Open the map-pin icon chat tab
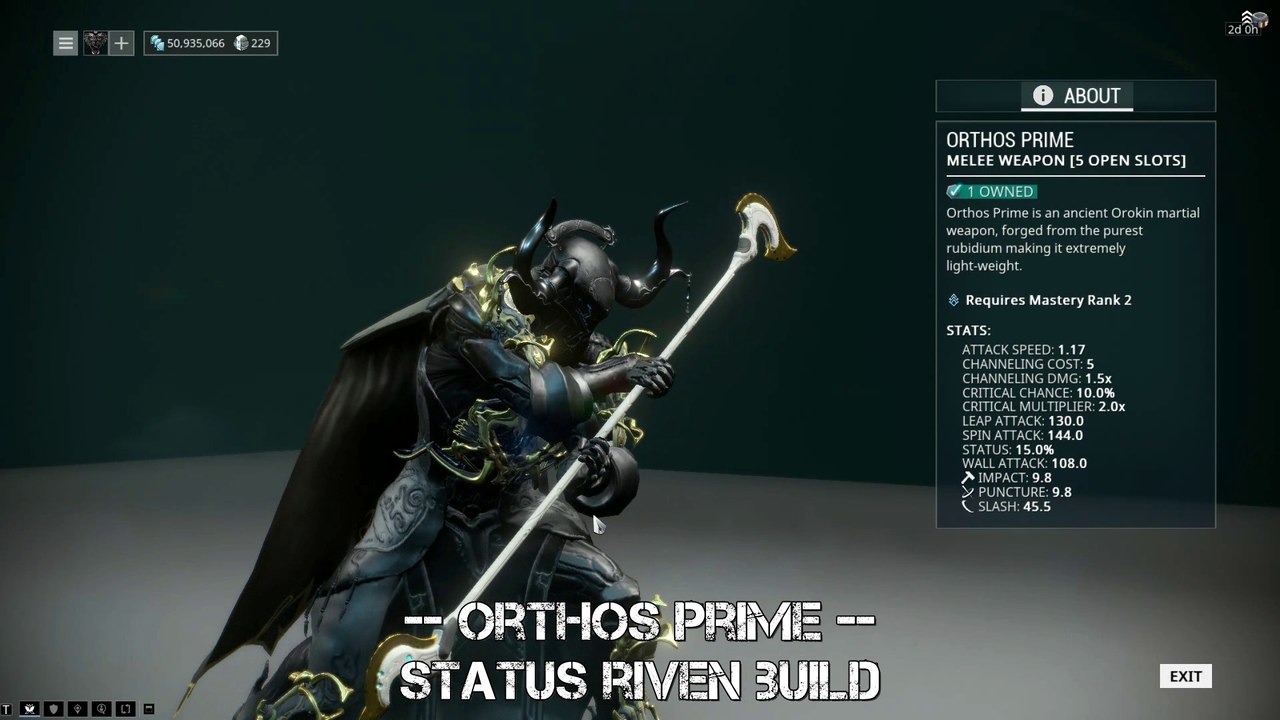 point(78,709)
